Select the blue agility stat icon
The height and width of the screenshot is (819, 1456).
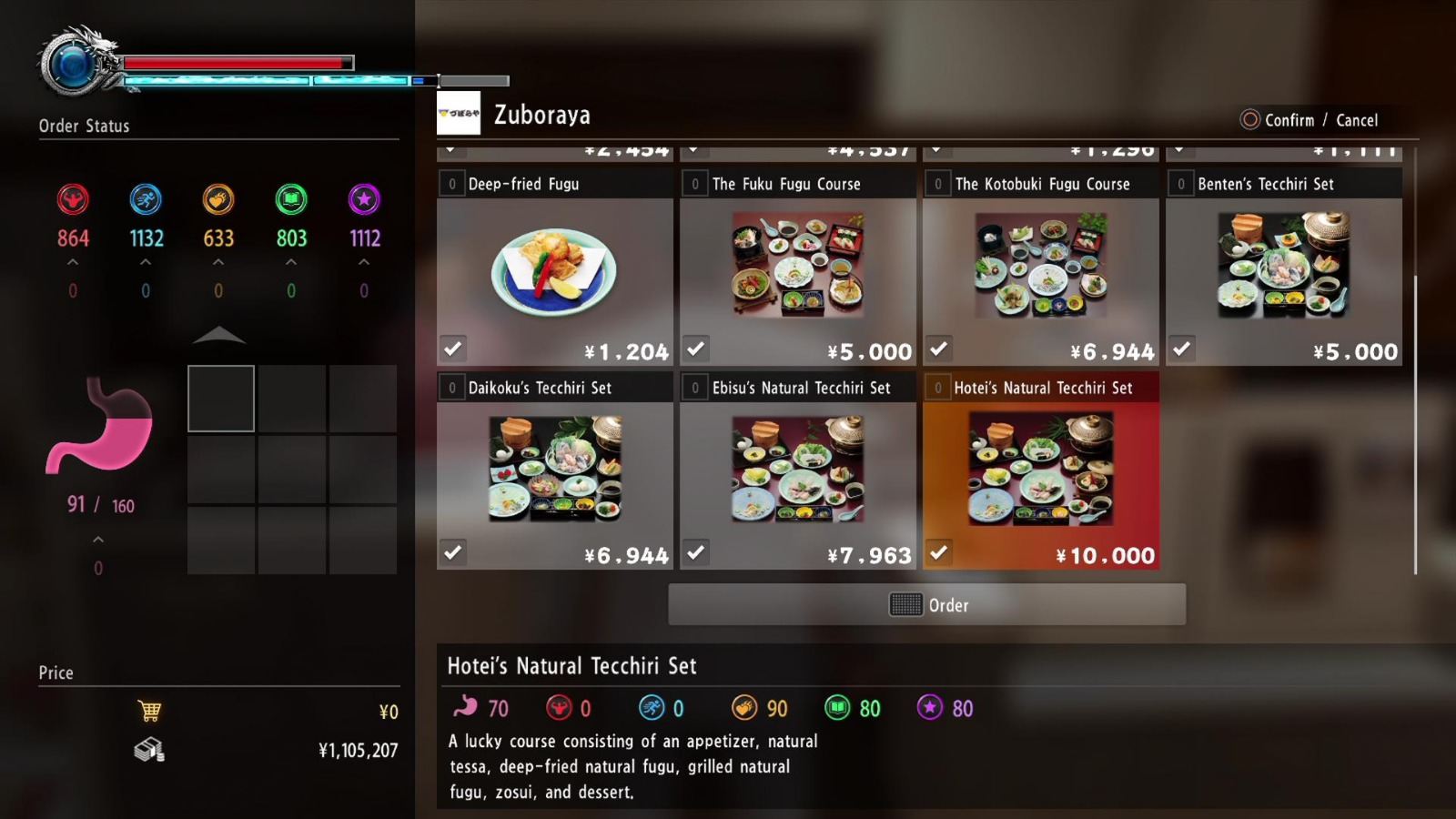pos(146,200)
